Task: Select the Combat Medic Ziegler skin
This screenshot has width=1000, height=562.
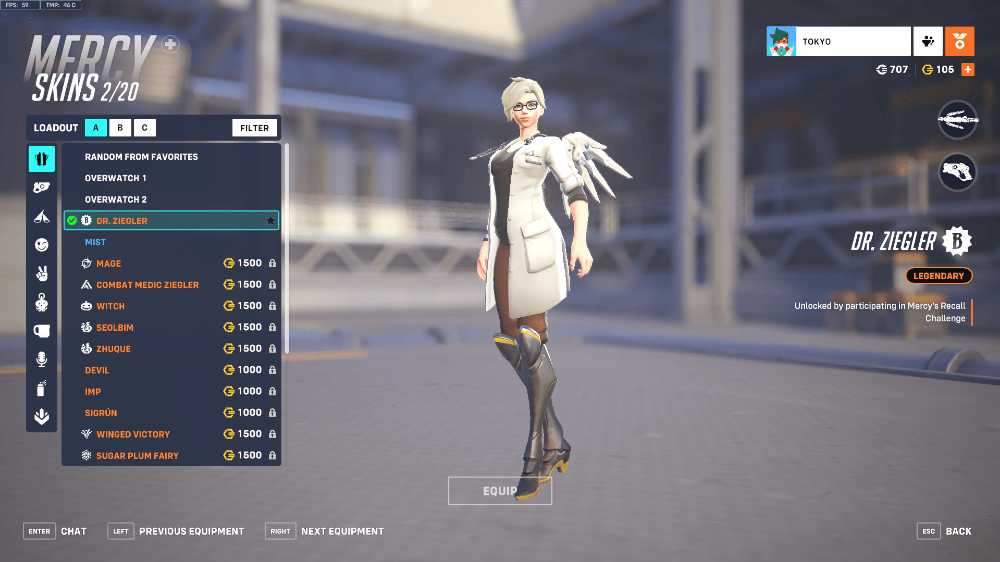Action: tap(147, 285)
